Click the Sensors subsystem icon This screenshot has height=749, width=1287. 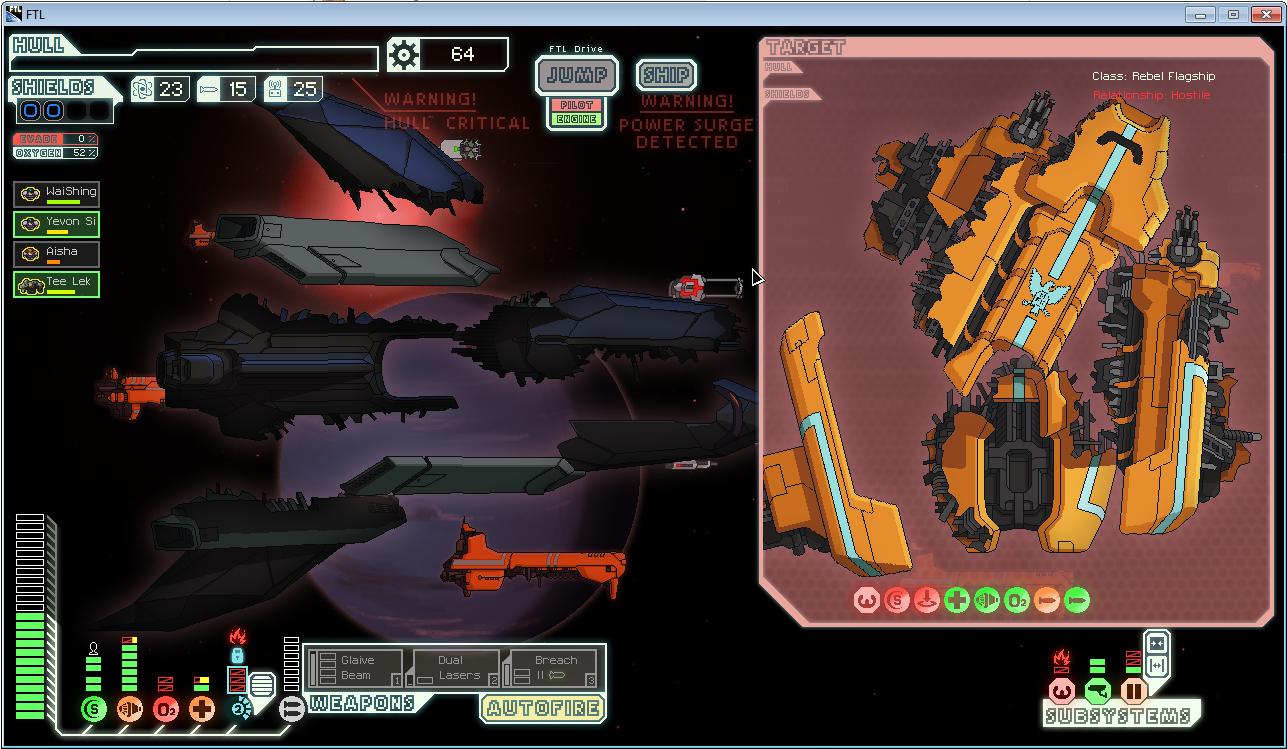pos(1062,691)
